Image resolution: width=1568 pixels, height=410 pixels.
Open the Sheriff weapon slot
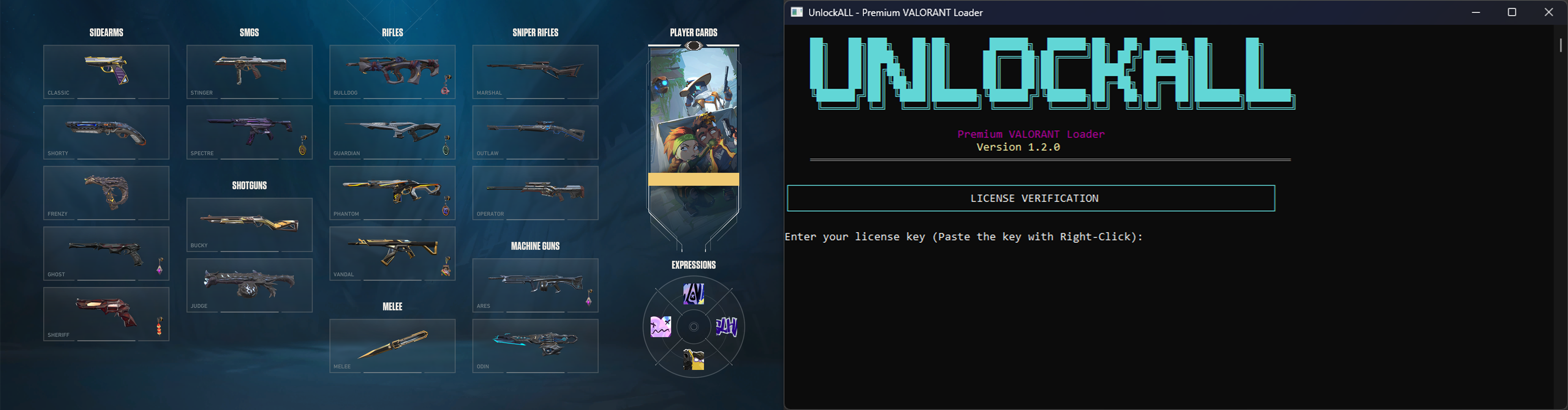(106, 313)
